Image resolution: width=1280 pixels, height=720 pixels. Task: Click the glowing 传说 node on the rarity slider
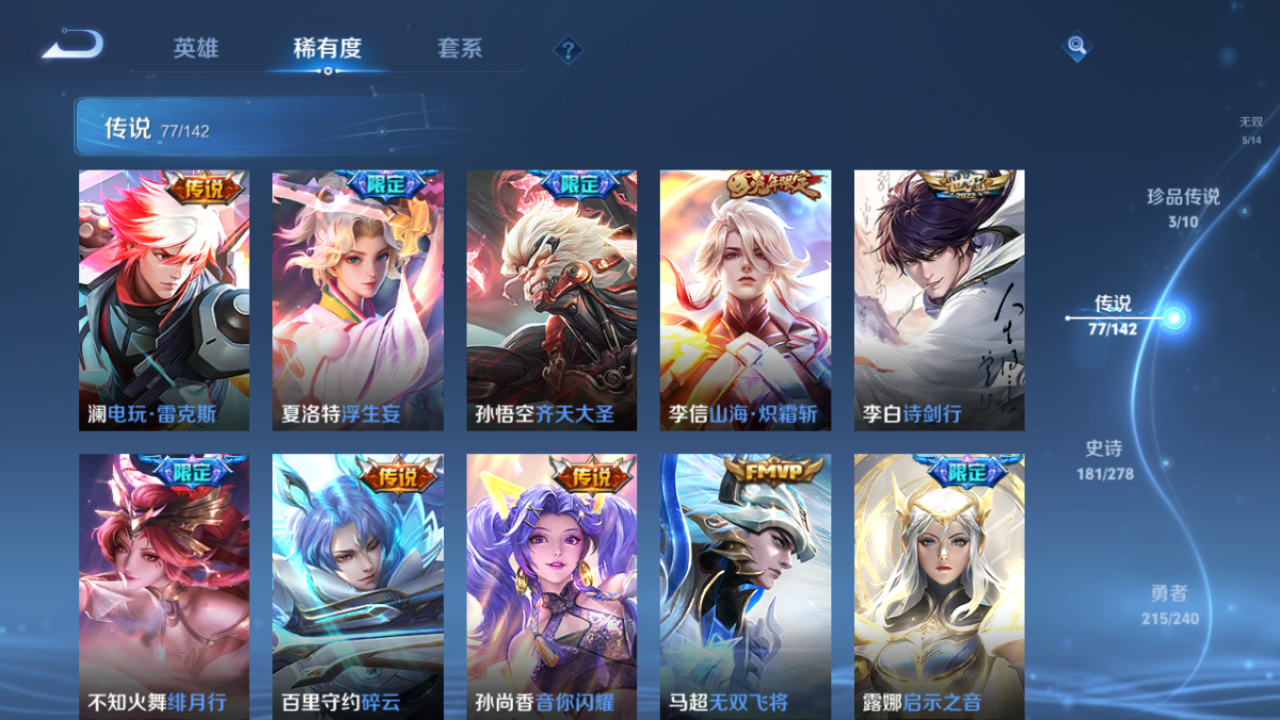click(x=1172, y=318)
